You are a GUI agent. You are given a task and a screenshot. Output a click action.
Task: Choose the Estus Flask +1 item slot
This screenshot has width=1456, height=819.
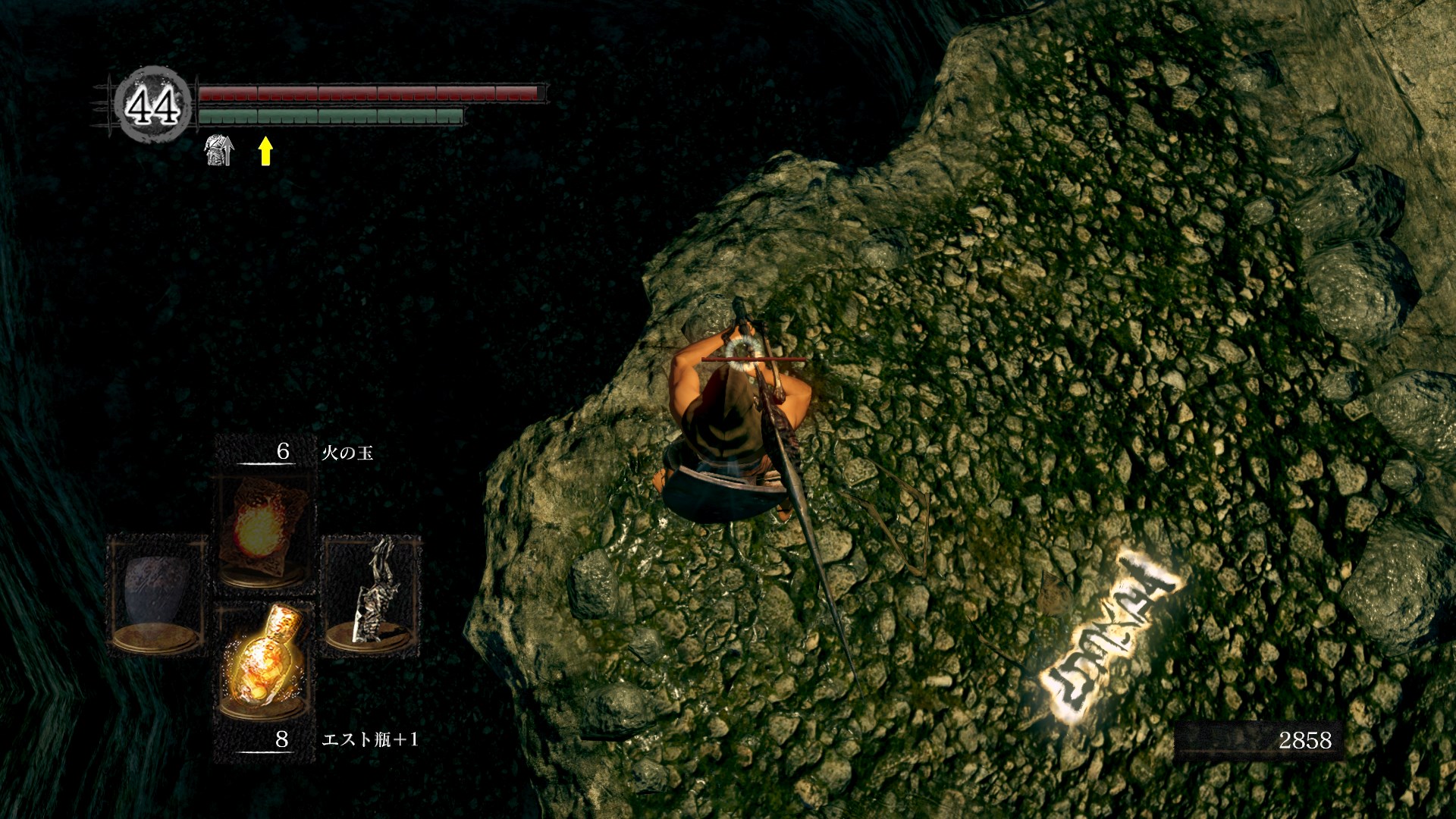pos(262,661)
